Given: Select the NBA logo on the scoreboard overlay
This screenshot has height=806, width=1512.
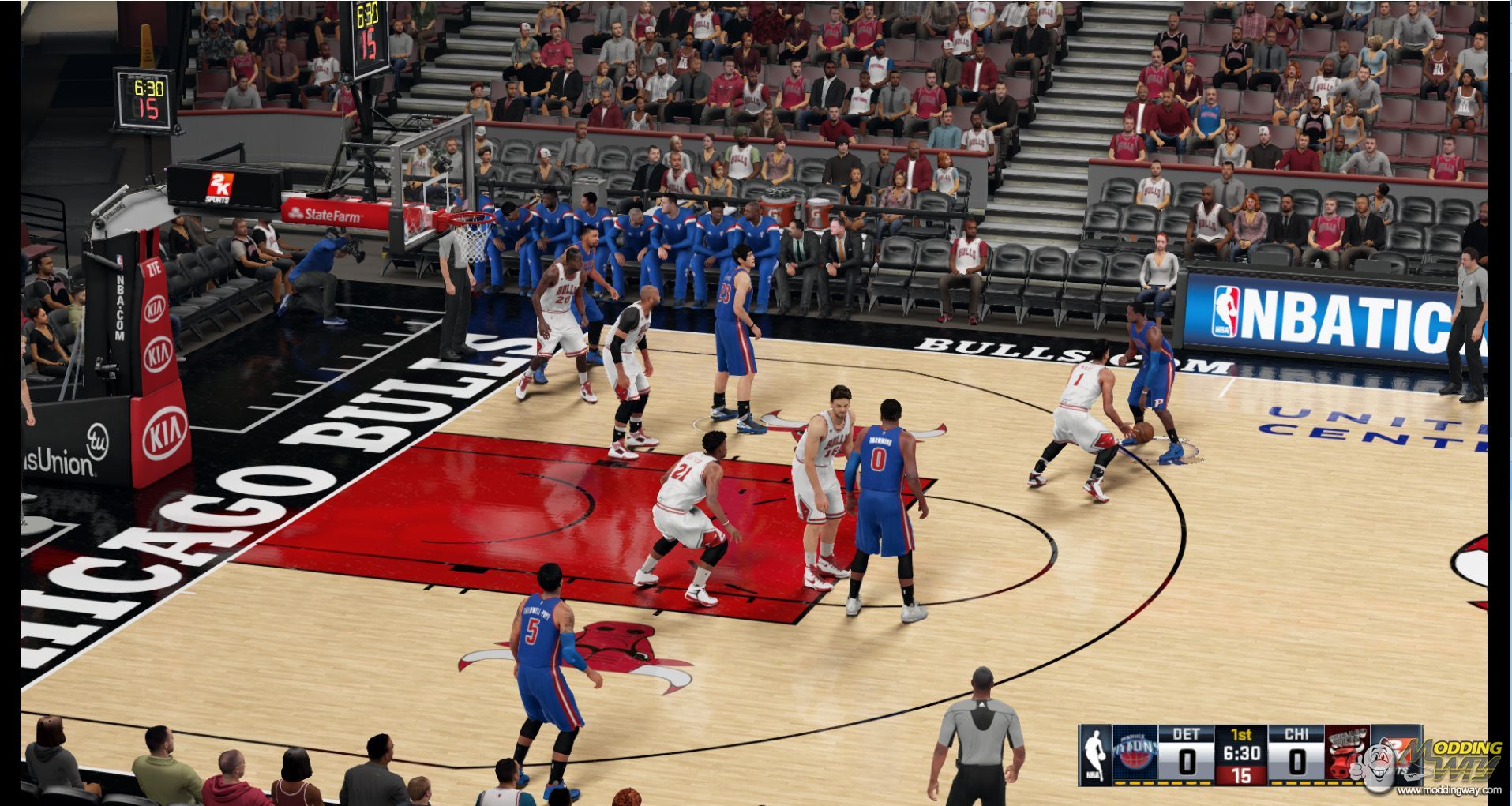Looking at the screenshot, I should [x=1094, y=755].
